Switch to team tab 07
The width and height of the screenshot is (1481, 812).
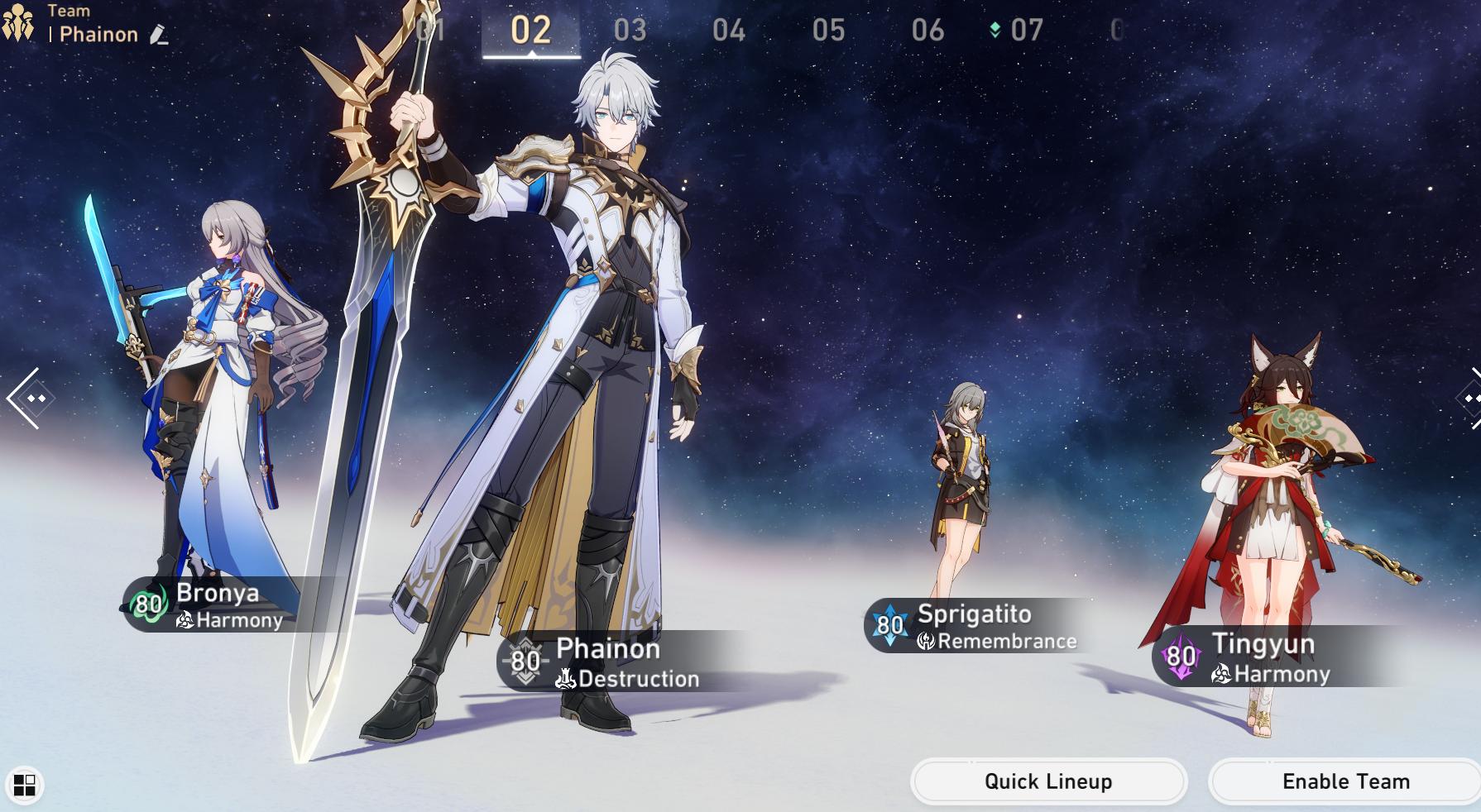[x=1026, y=31]
